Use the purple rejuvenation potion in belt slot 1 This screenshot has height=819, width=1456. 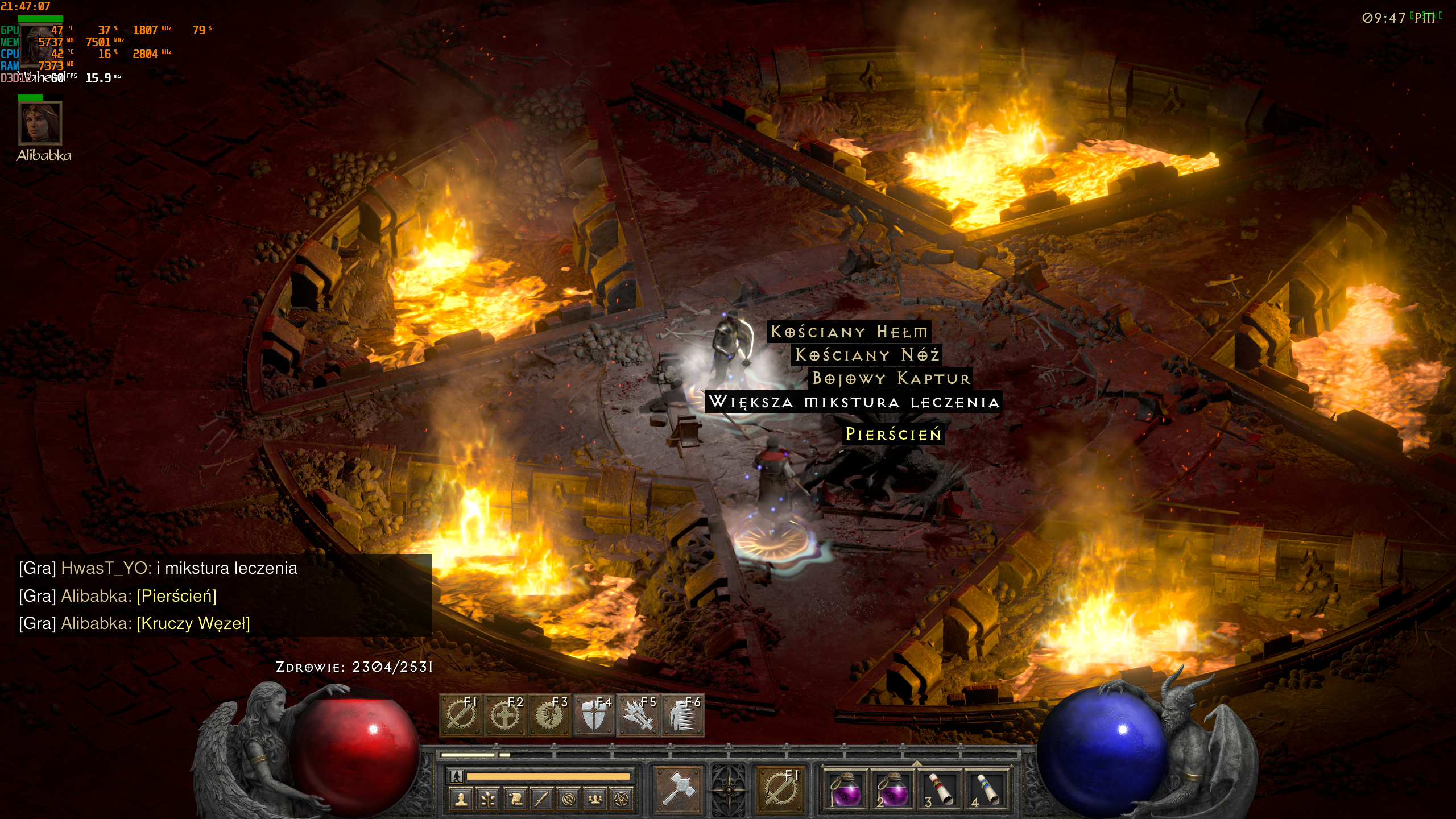[846, 790]
